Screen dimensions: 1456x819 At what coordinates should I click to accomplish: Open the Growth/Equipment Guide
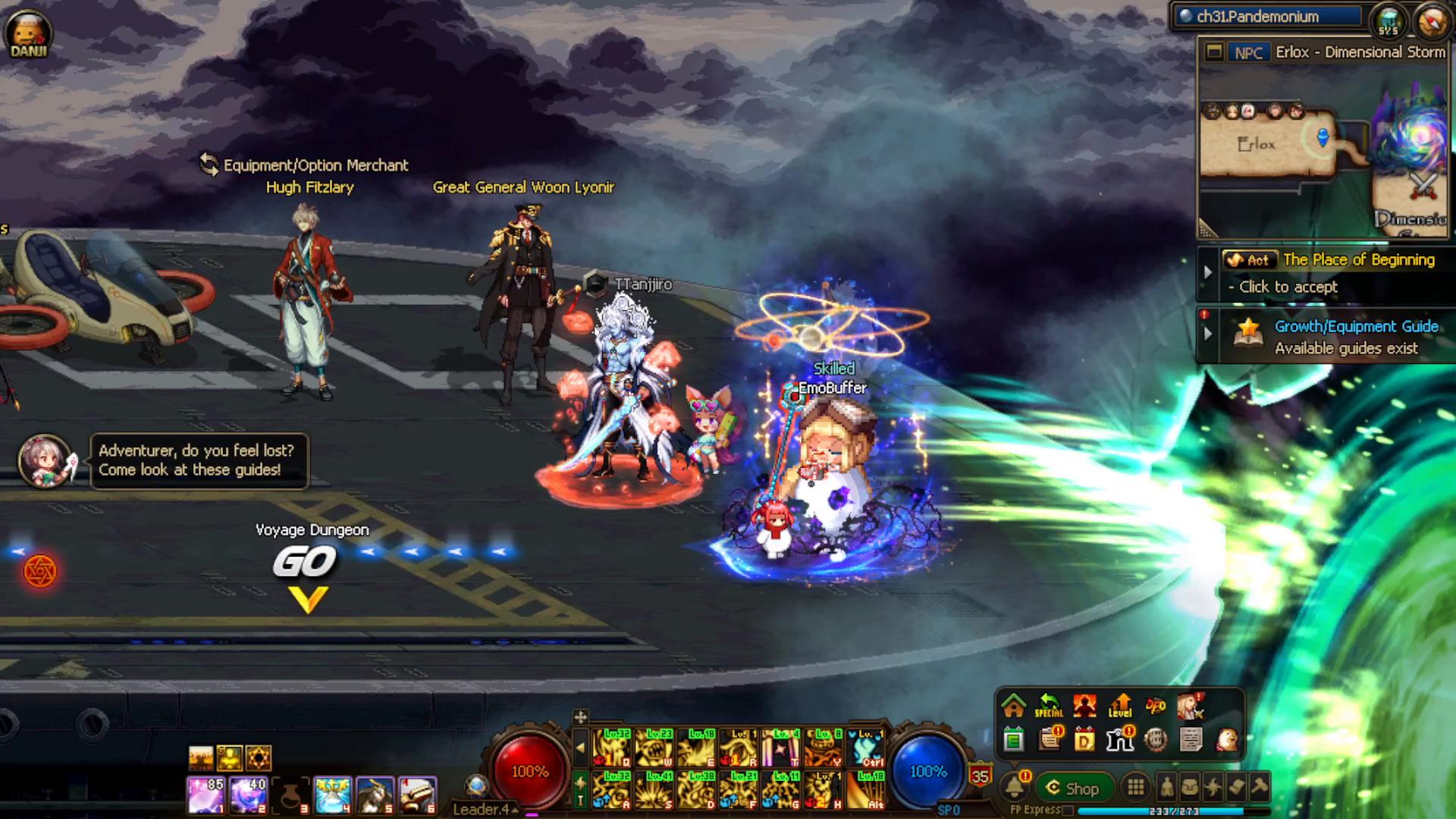(x=1356, y=327)
